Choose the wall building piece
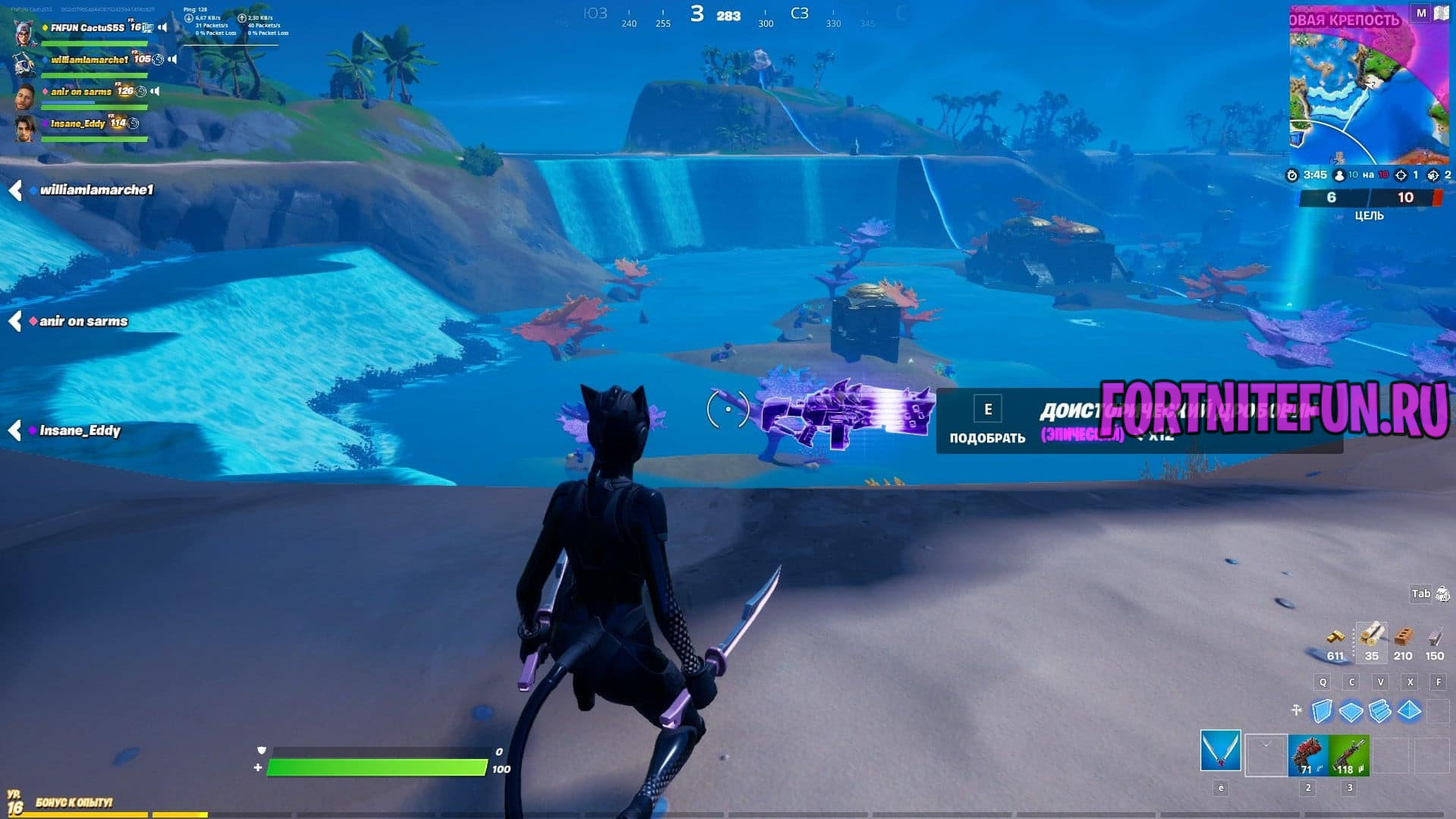The height and width of the screenshot is (819, 1456). 1322,711
